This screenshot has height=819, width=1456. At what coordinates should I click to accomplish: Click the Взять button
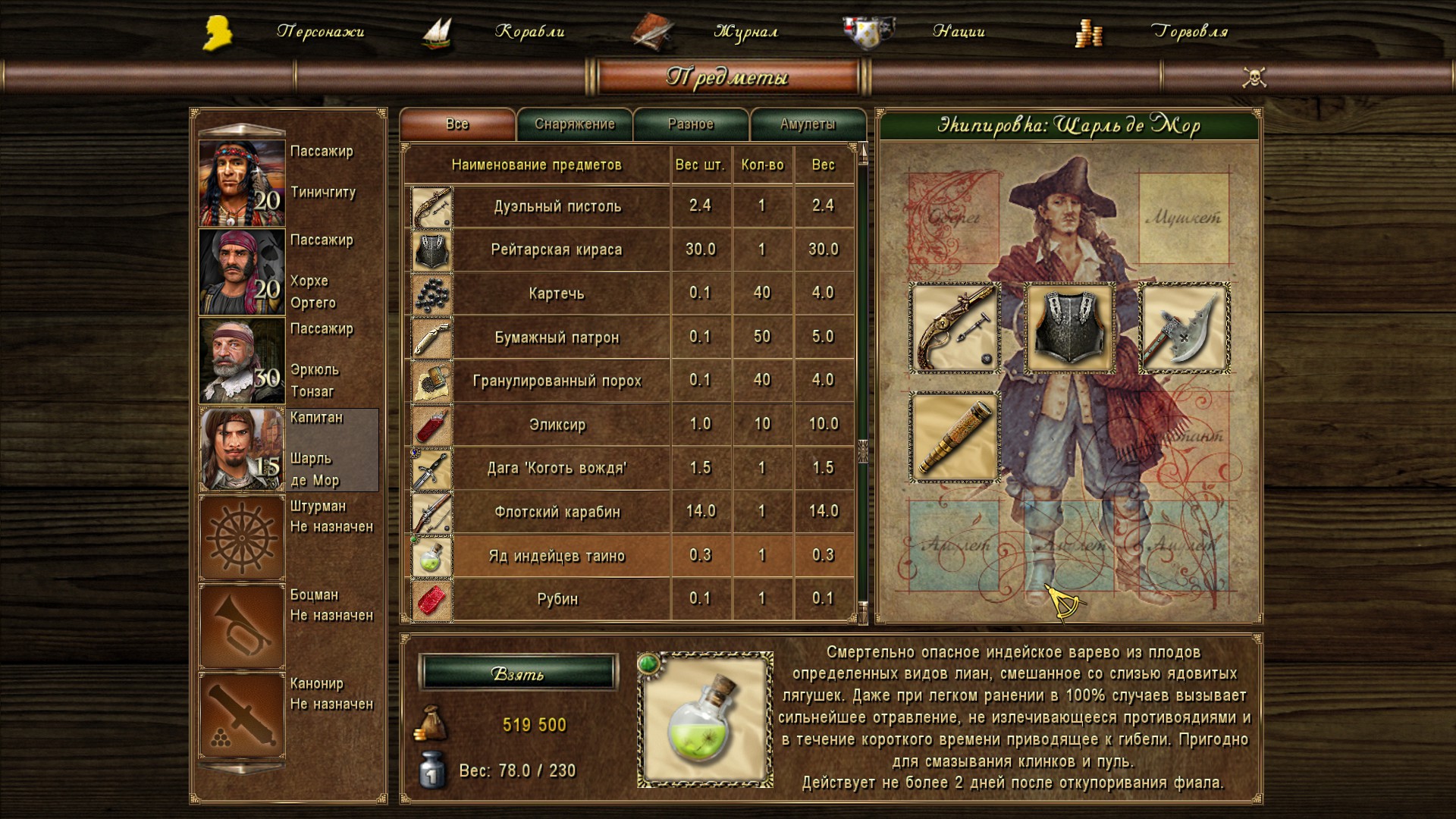pyautogui.click(x=518, y=673)
